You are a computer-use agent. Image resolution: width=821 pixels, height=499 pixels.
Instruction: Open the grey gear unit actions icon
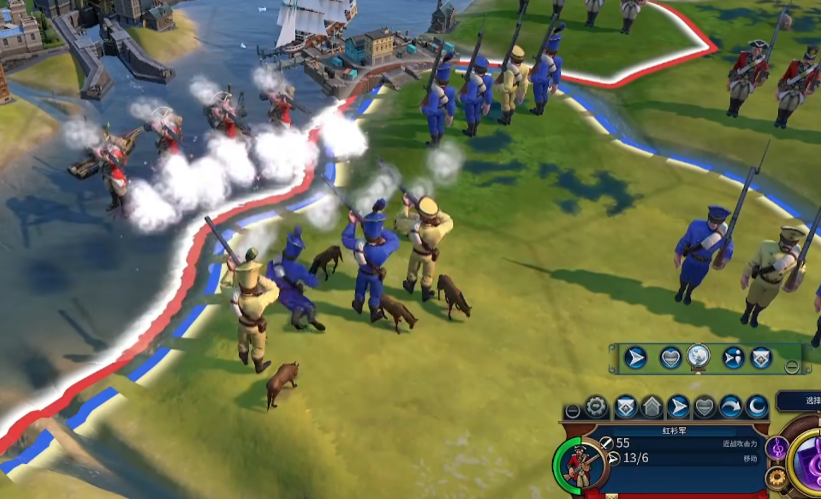click(597, 407)
